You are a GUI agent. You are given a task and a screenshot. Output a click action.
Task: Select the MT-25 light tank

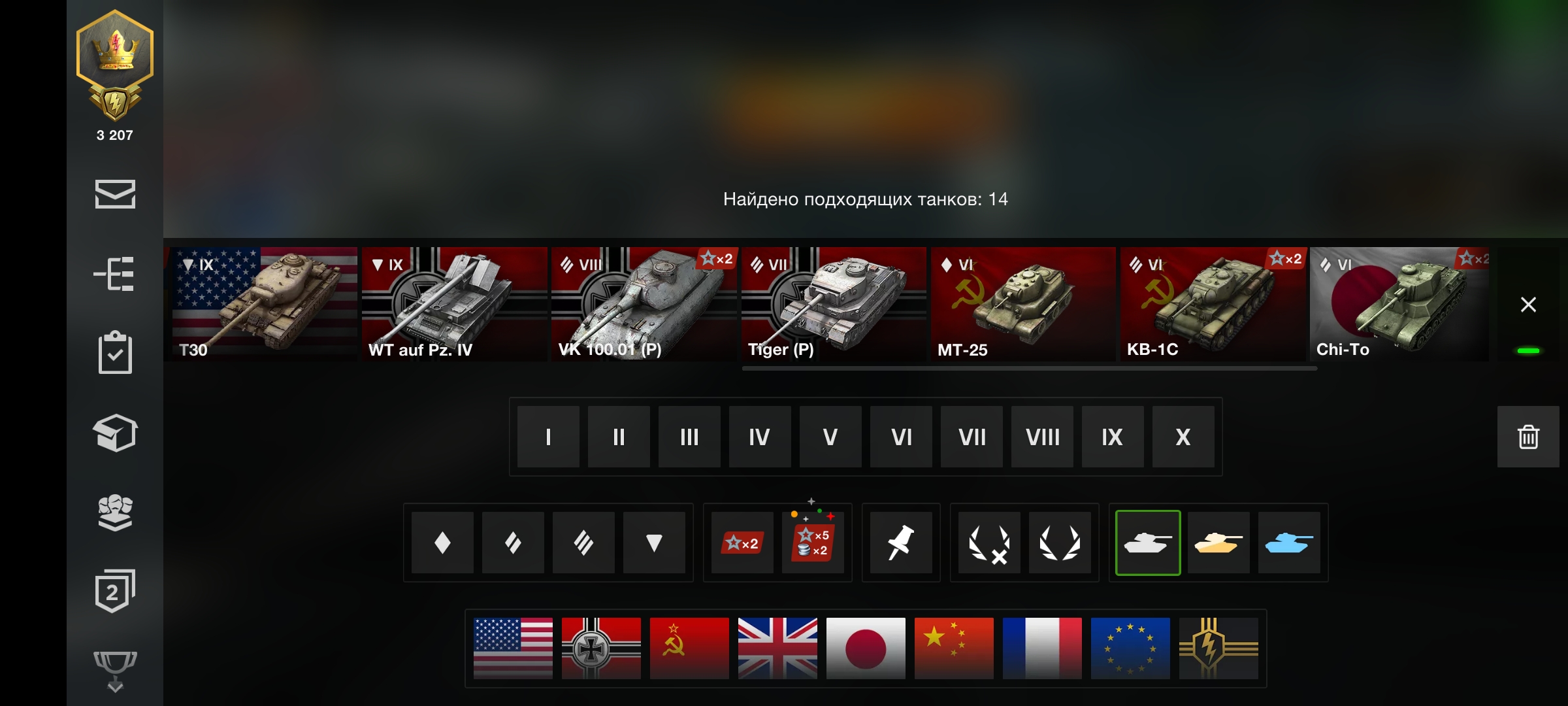[x=1022, y=304]
